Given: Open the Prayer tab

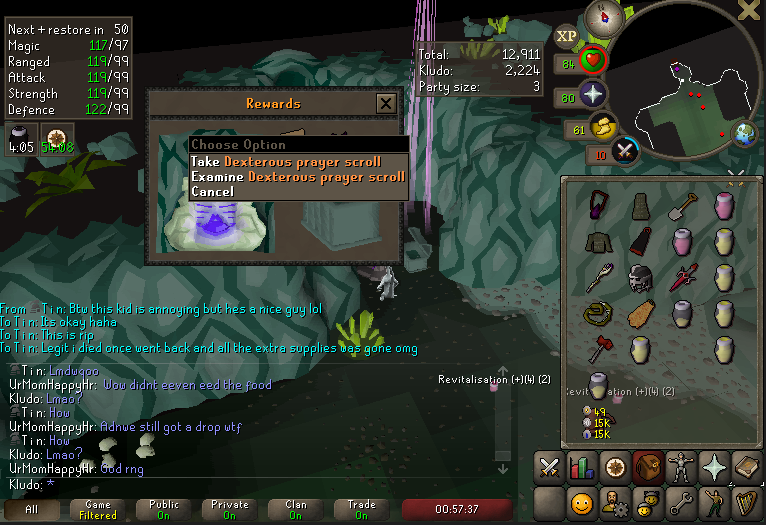Looking at the screenshot, I should tap(714, 467).
